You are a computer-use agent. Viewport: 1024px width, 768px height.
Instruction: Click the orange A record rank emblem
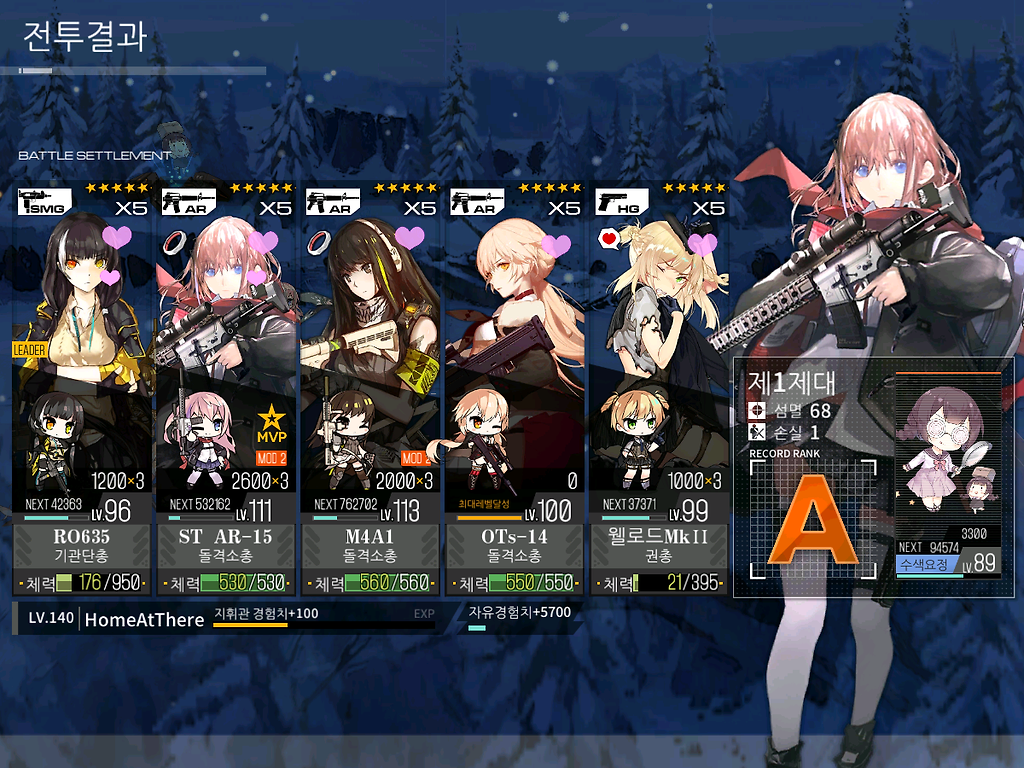812,524
